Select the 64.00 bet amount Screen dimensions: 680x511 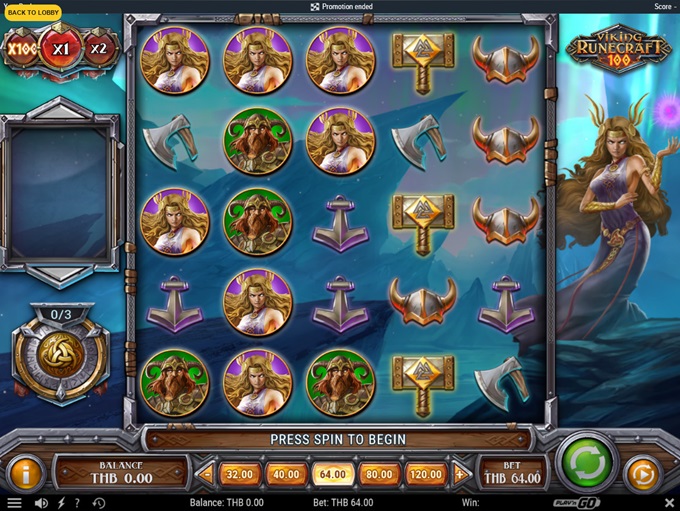click(333, 474)
